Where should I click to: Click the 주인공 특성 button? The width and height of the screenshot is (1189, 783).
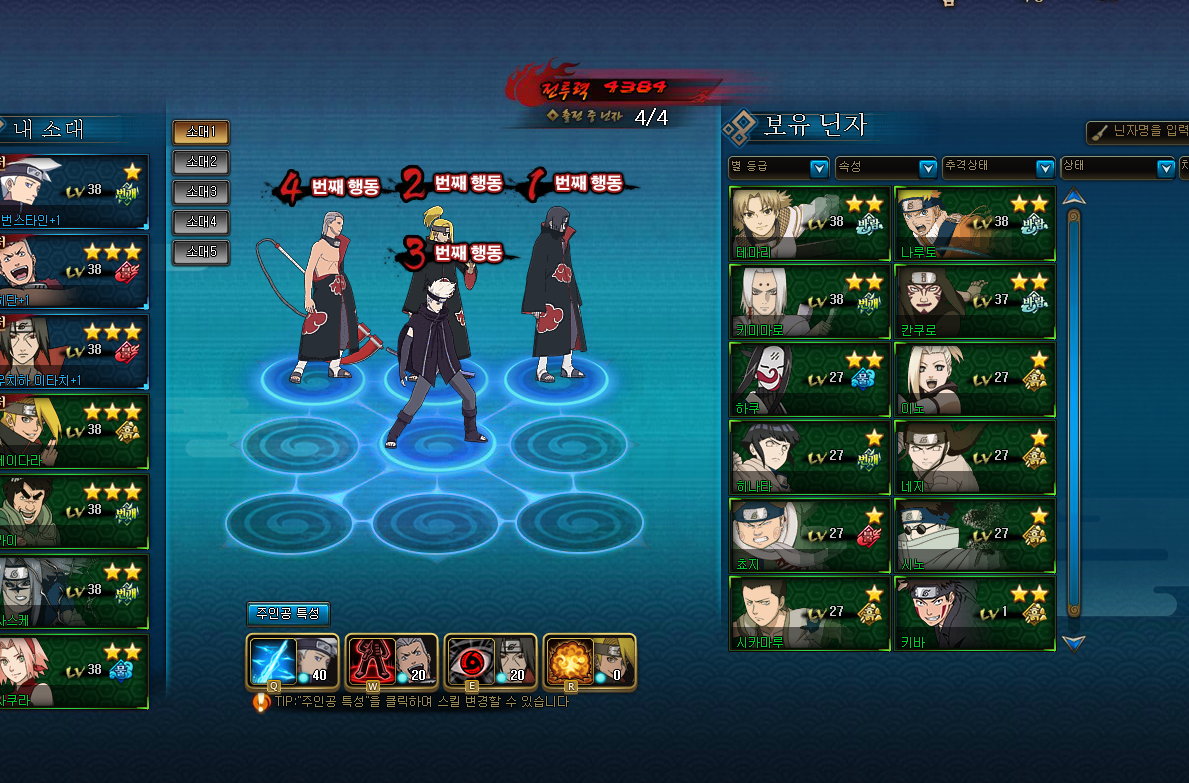point(288,614)
